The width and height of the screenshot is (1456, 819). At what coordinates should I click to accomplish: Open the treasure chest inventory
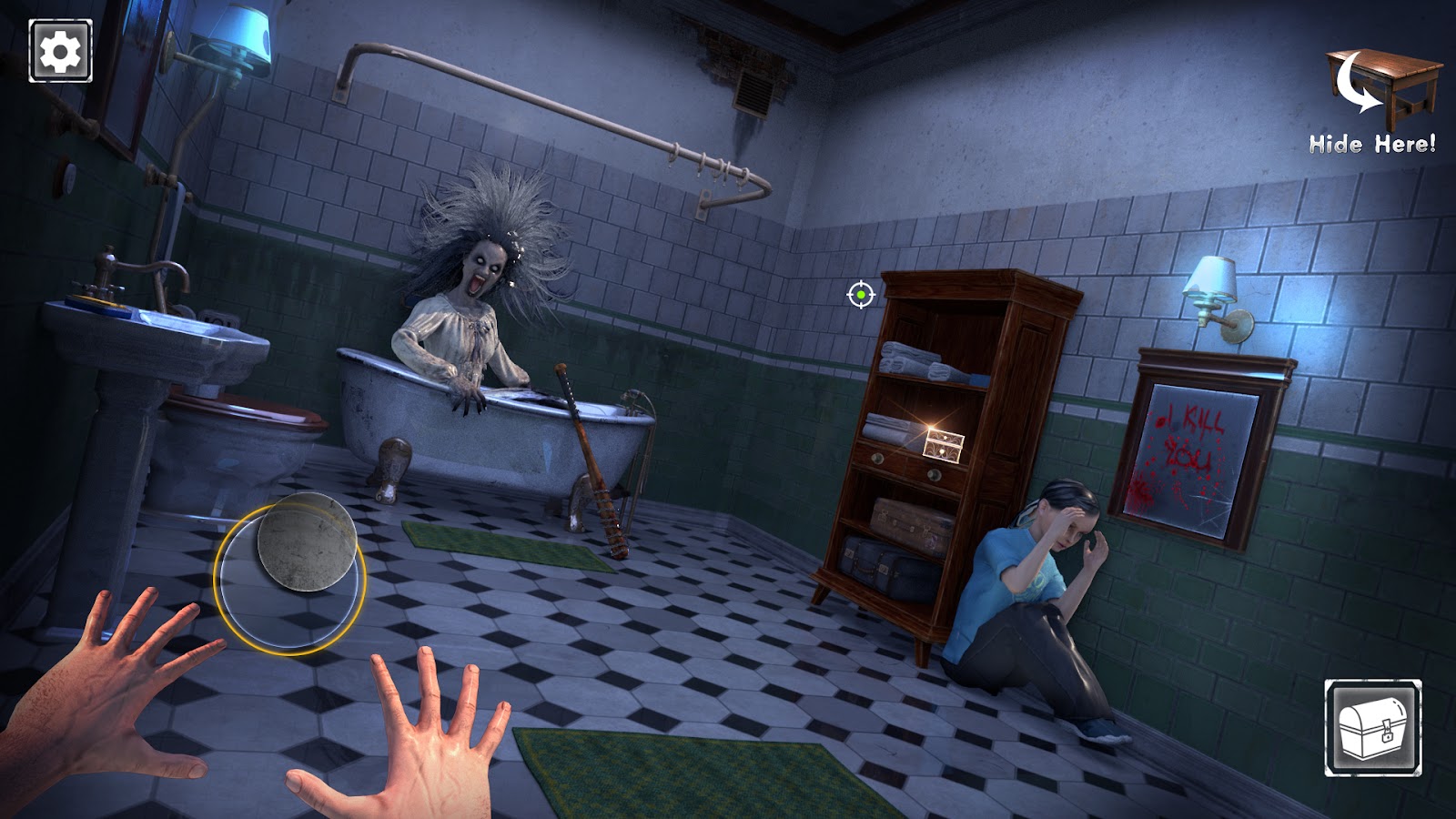tap(1372, 728)
